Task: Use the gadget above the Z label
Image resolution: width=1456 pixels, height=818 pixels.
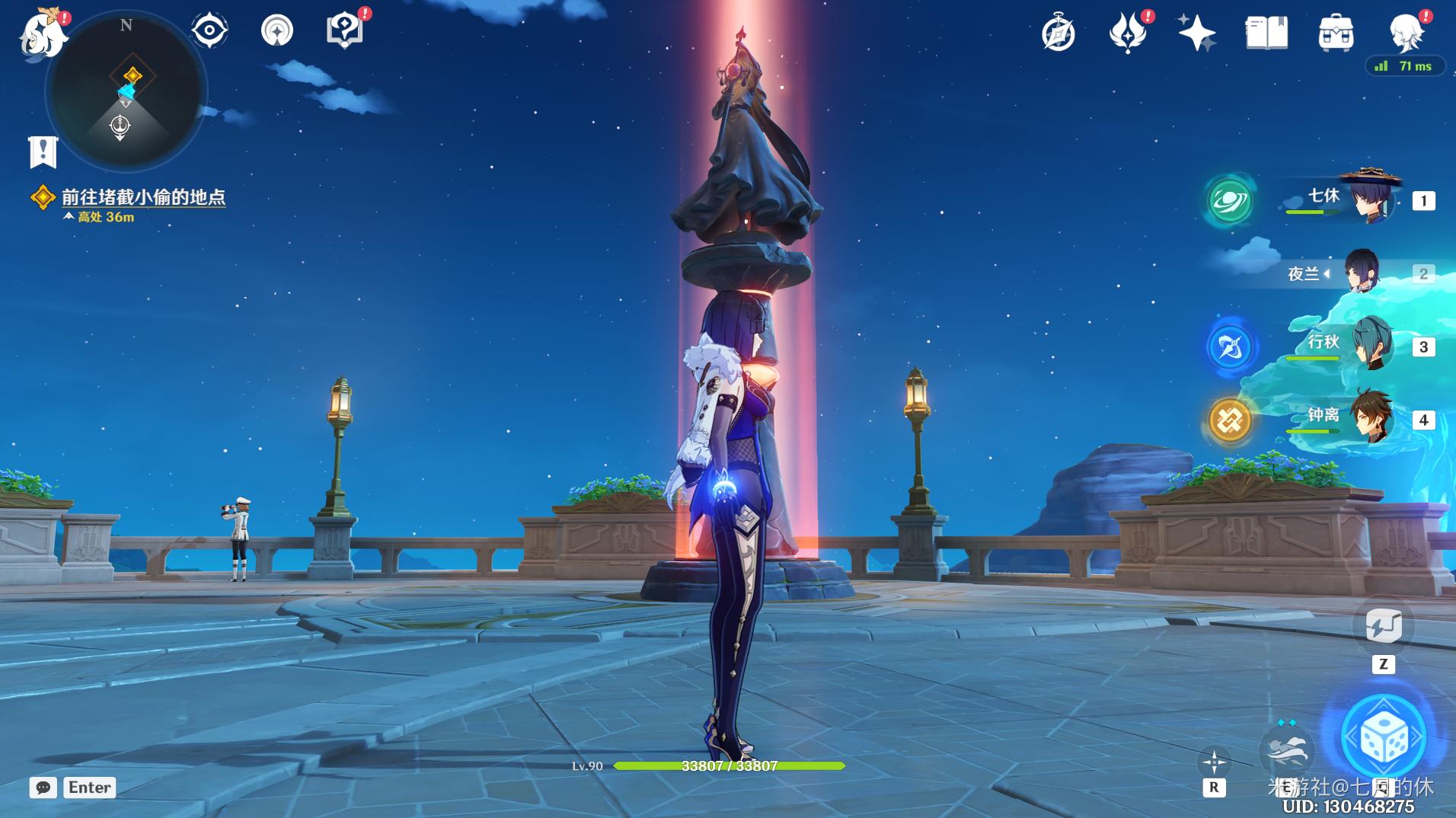Action: coord(1383,626)
